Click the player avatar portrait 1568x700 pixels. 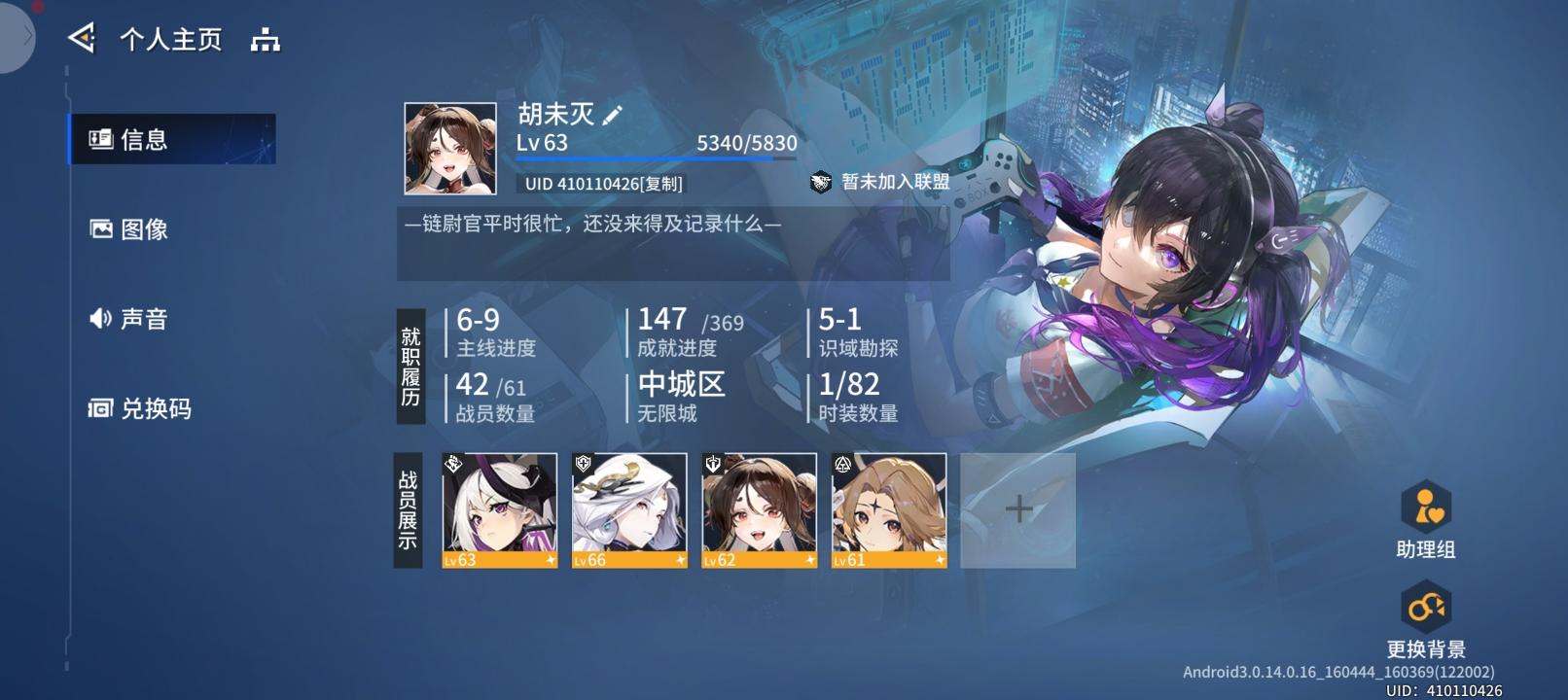coord(450,146)
